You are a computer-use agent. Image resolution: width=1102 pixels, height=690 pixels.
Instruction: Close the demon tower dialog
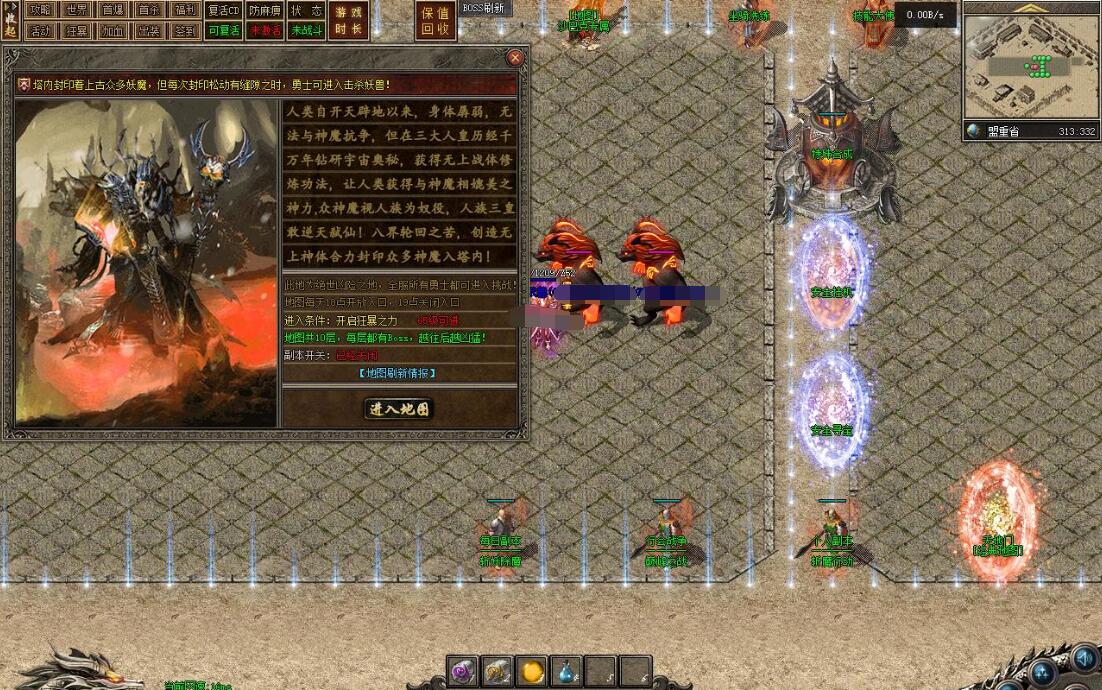click(x=515, y=58)
